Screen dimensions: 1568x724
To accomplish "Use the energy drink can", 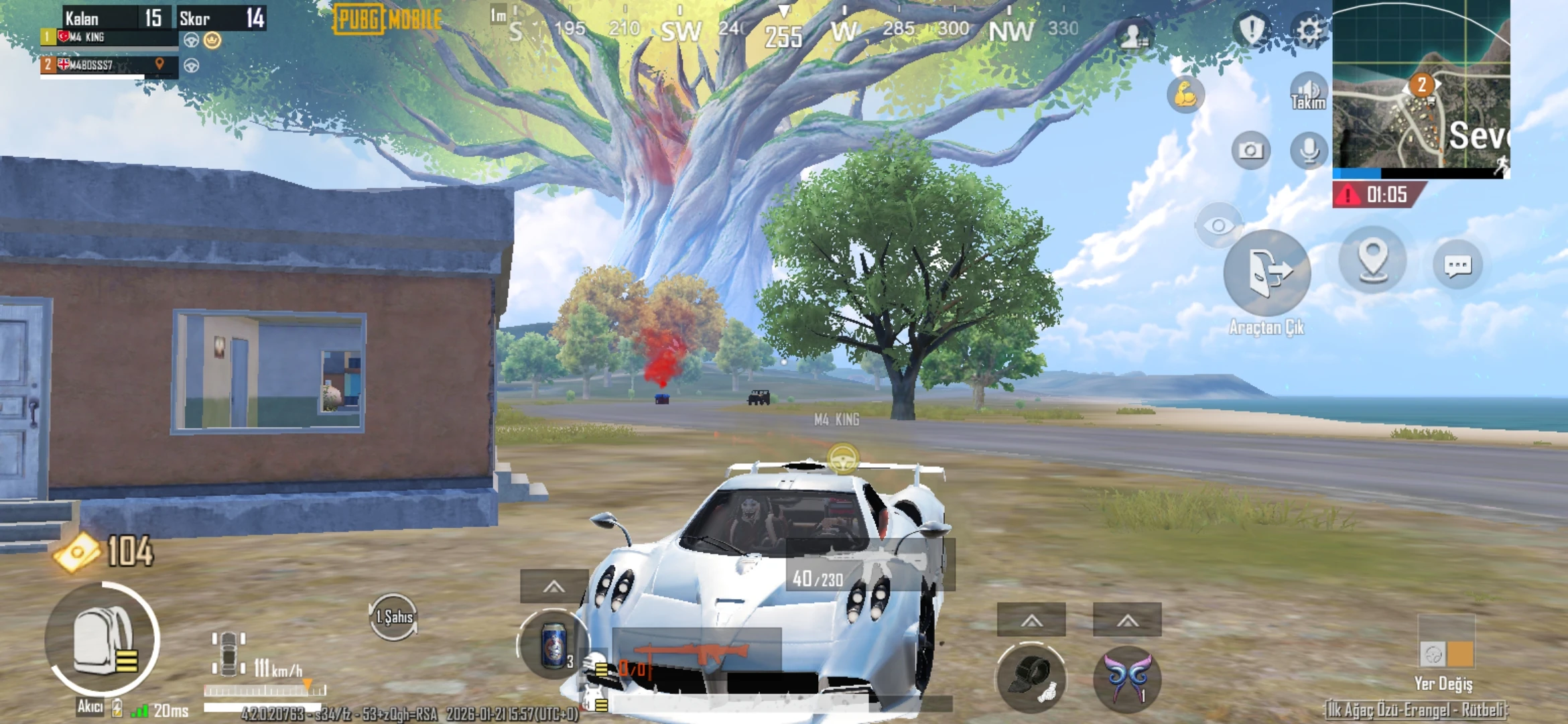I will pos(553,645).
